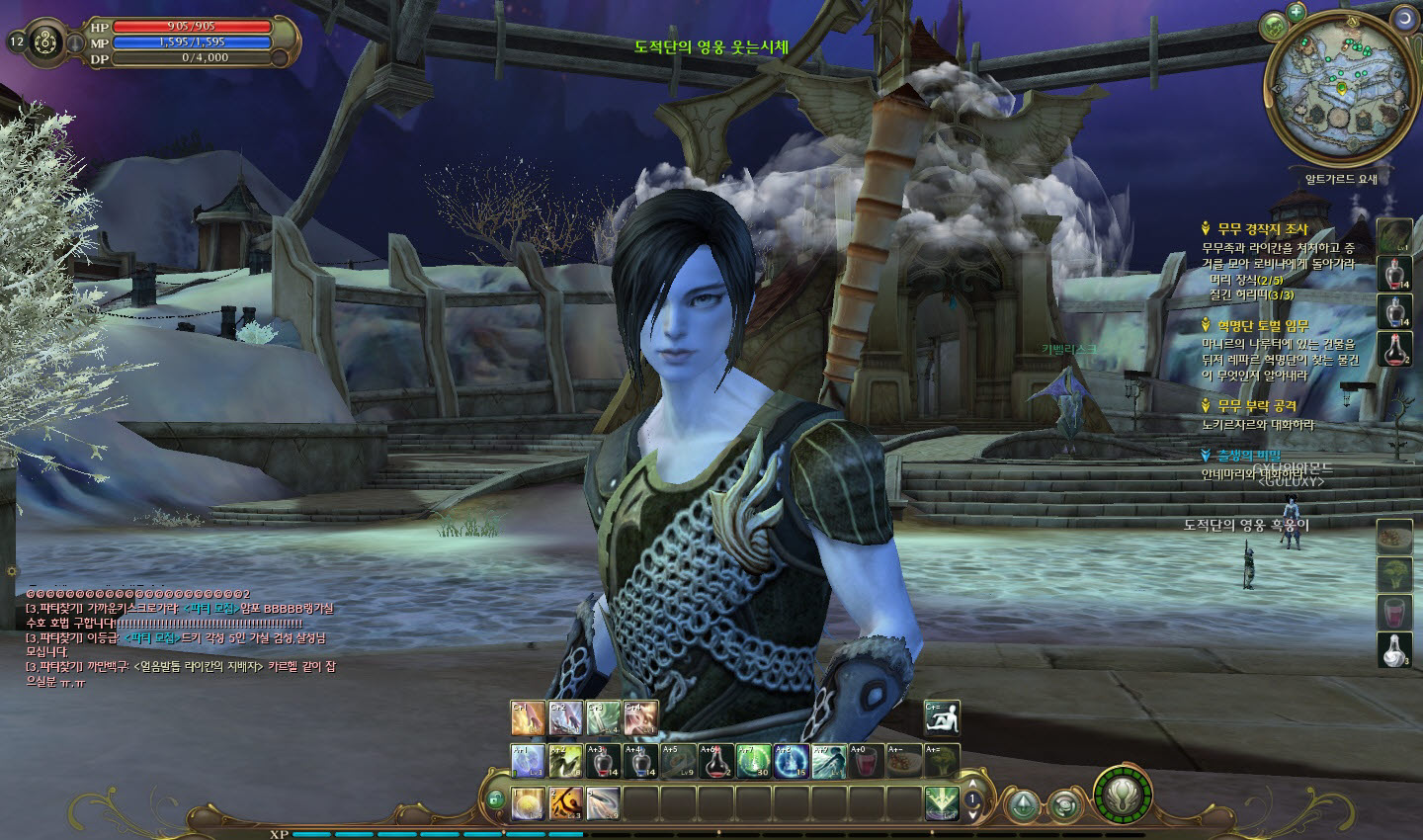
Task: Use the white bottle item with count 3
Action: (x=1393, y=649)
